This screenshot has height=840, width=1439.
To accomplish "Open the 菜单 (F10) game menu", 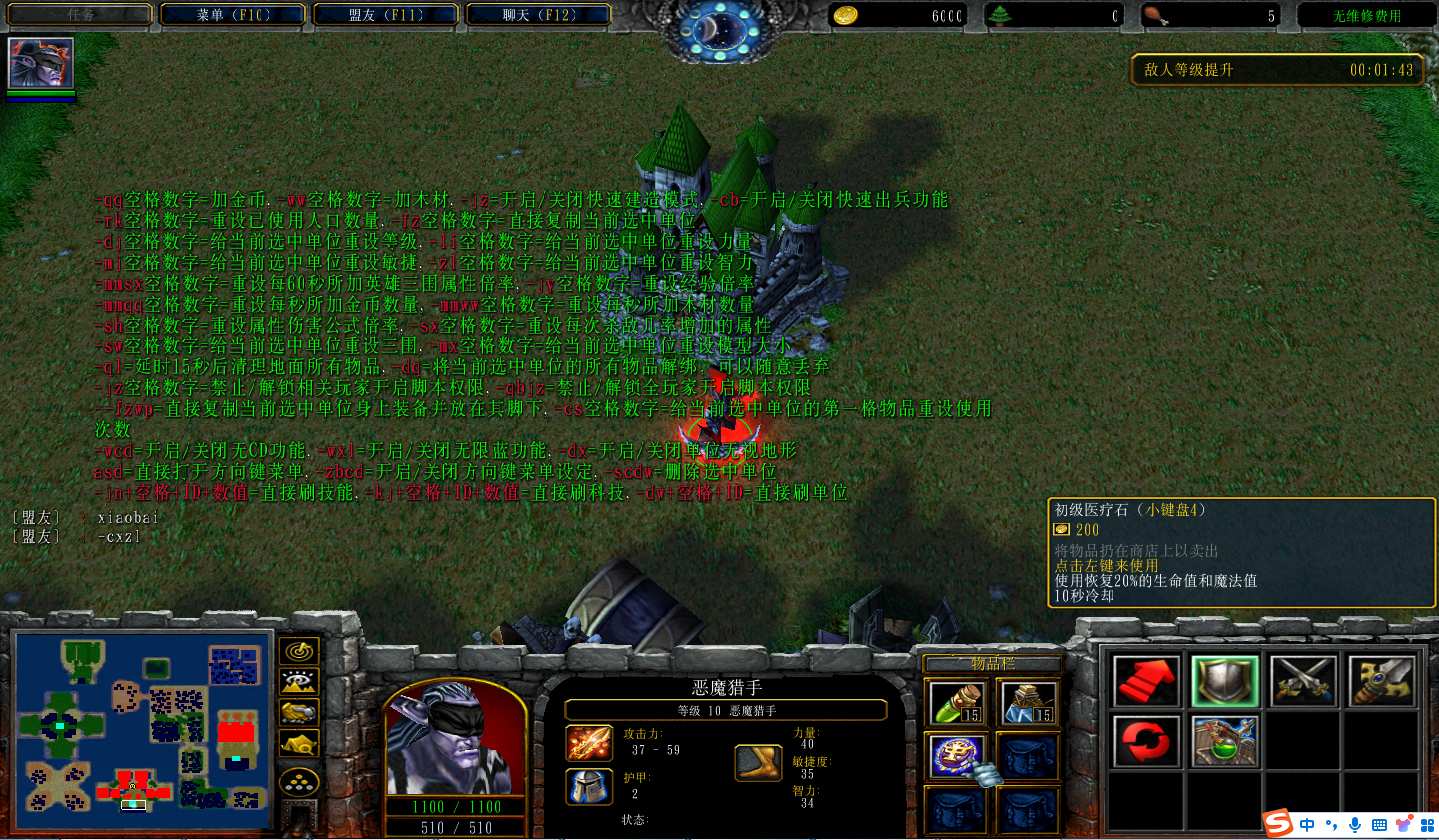I will [233, 15].
